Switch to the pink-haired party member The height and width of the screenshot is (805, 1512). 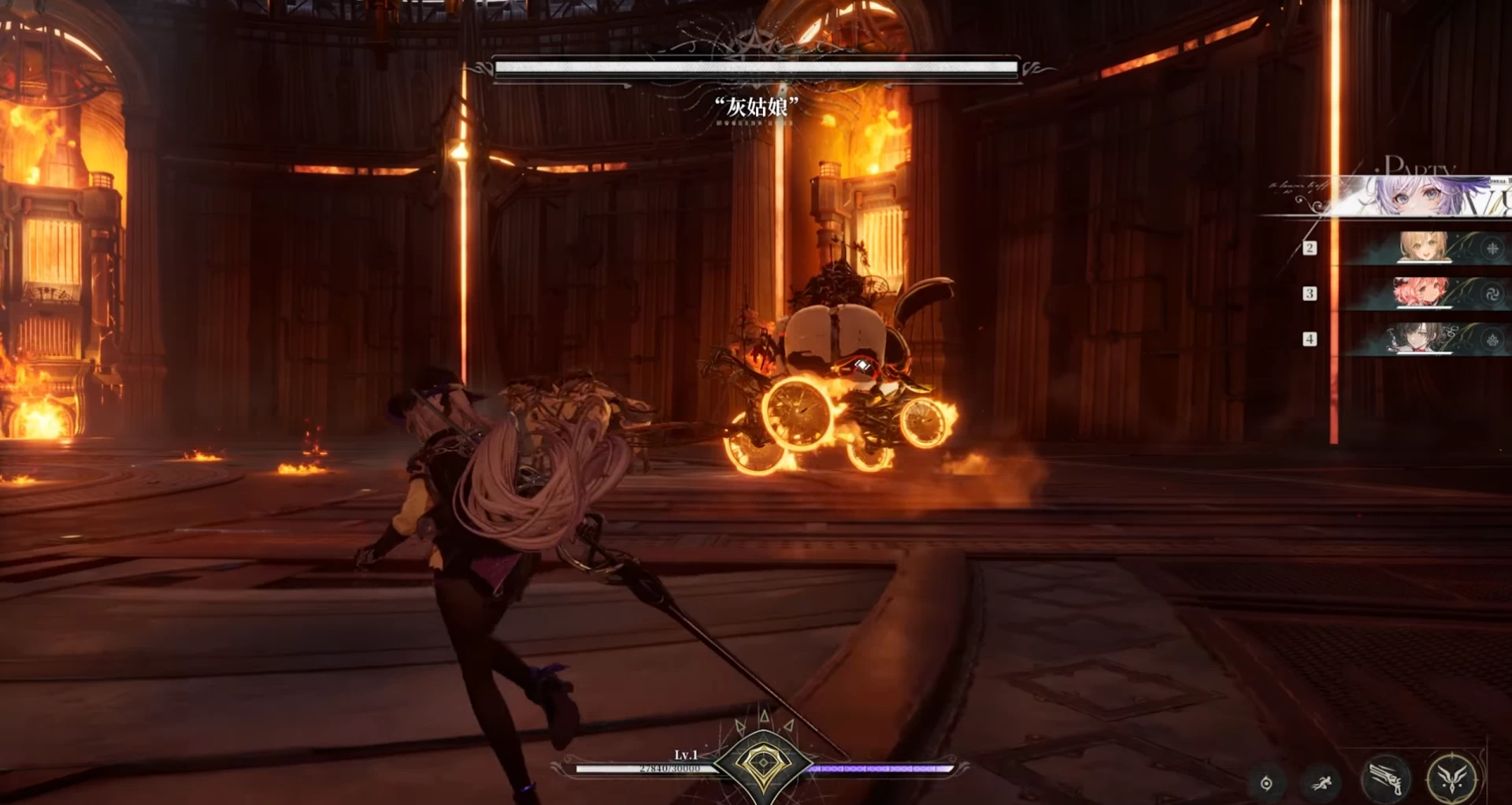coord(1422,293)
